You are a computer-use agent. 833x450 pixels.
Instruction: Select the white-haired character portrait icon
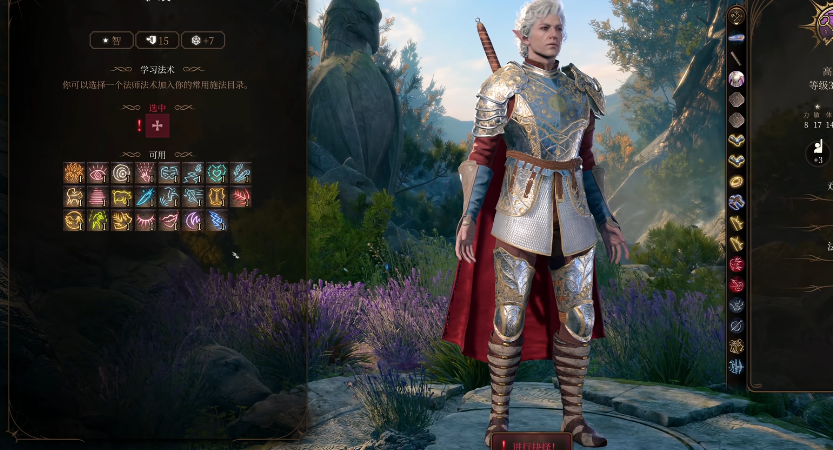coord(736,78)
